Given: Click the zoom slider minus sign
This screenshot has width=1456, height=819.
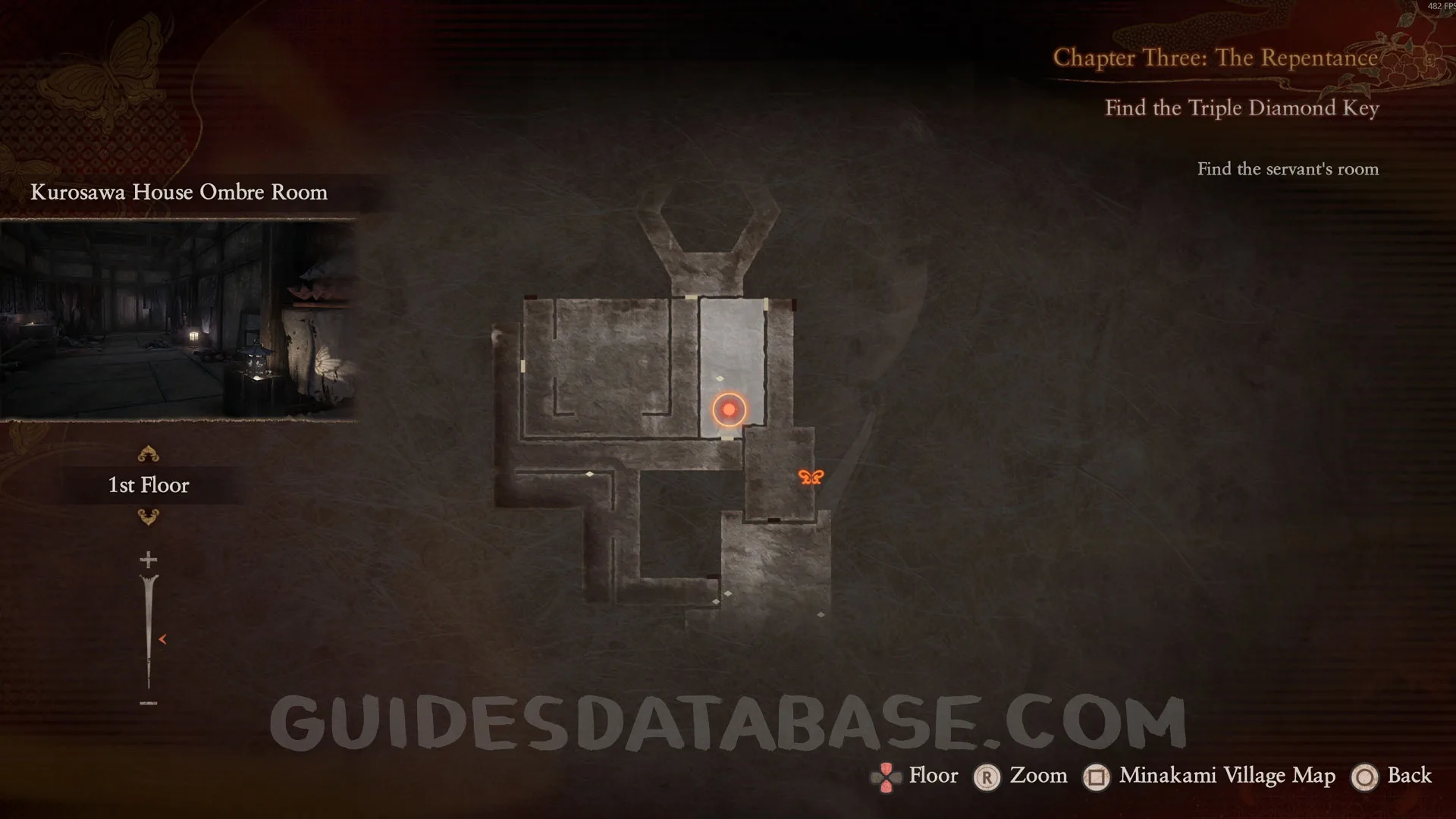Looking at the screenshot, I should (149, 703).
